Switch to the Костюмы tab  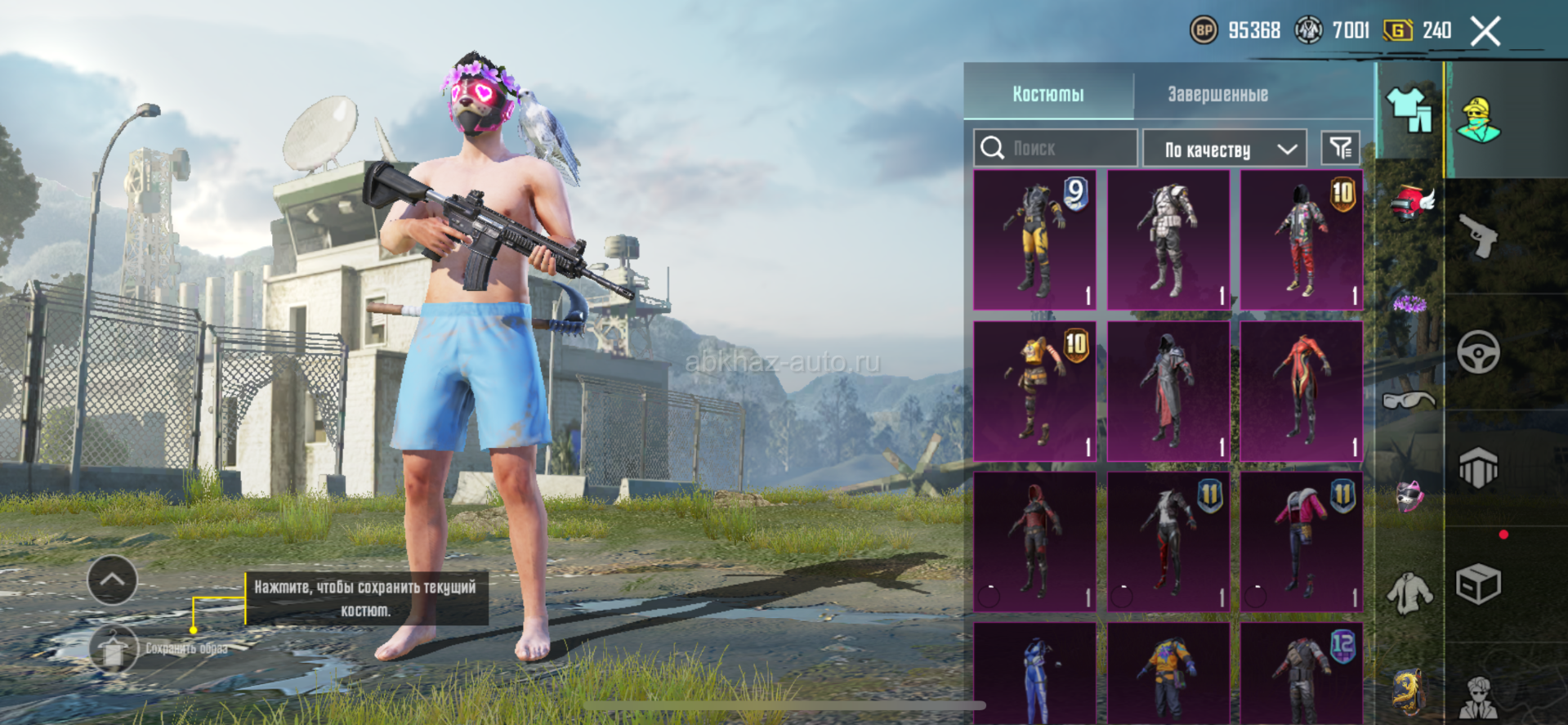tap(1048, 94)
